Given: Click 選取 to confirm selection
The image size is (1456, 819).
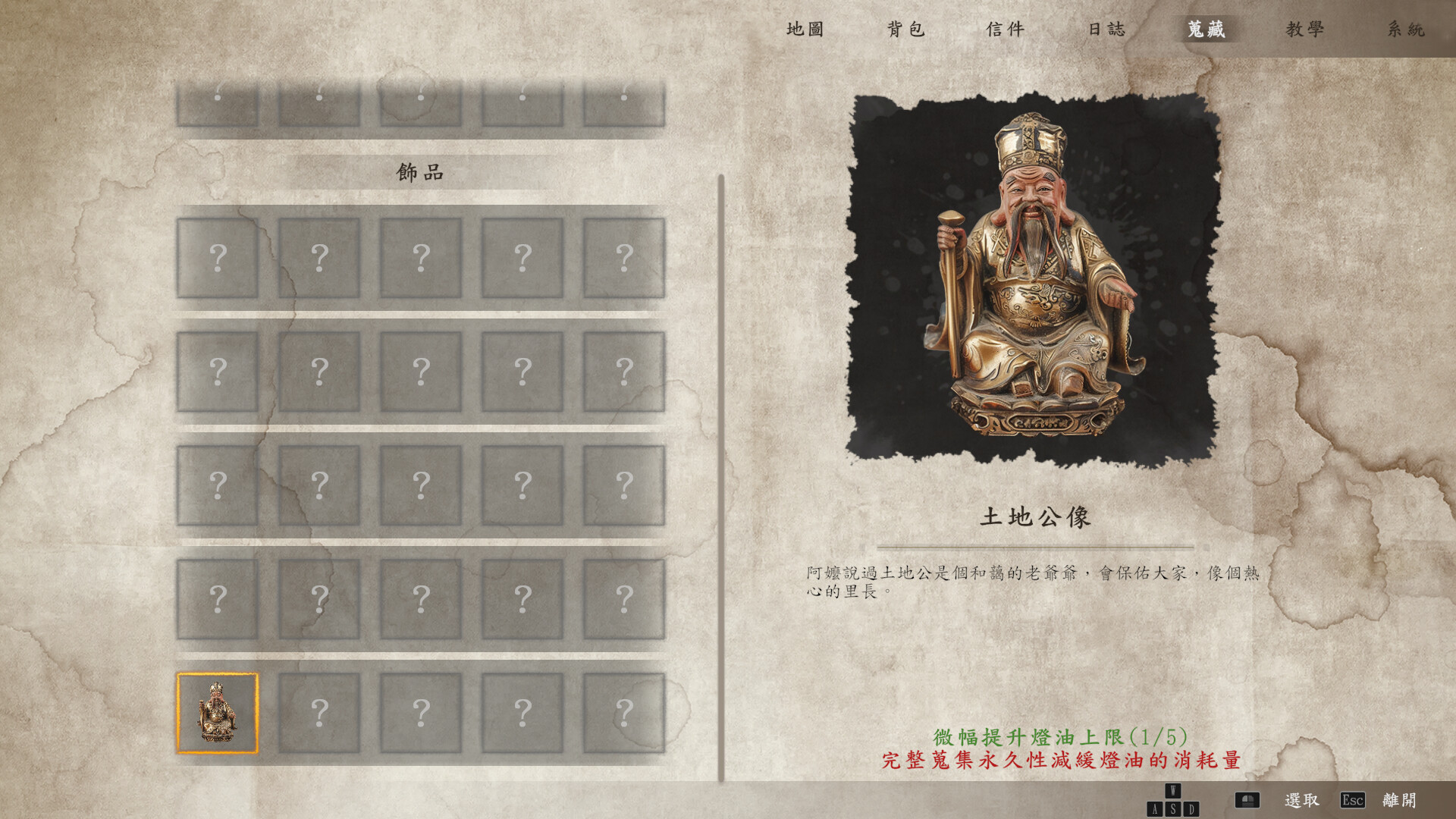Looking at the screenshot, I should pyautogui.click(x=1302, y=800).
